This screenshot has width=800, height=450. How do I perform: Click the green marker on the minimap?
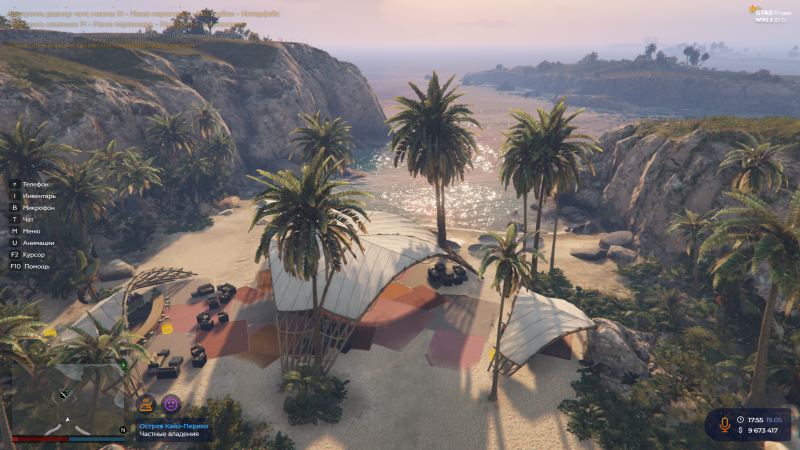[124, 366]
